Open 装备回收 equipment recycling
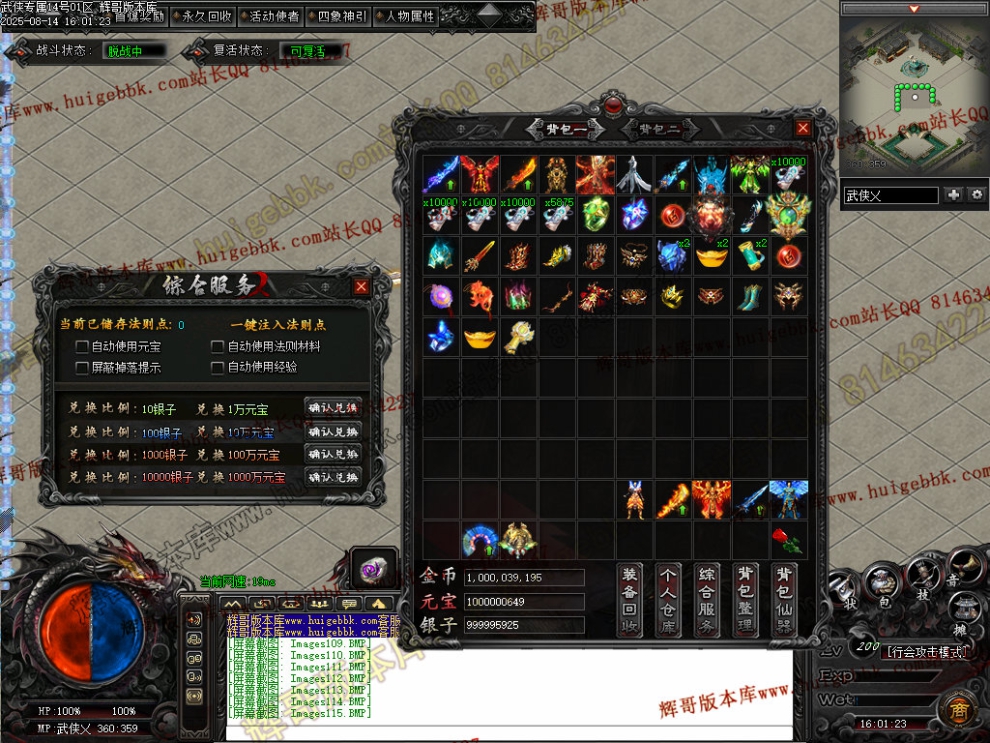 630,600
